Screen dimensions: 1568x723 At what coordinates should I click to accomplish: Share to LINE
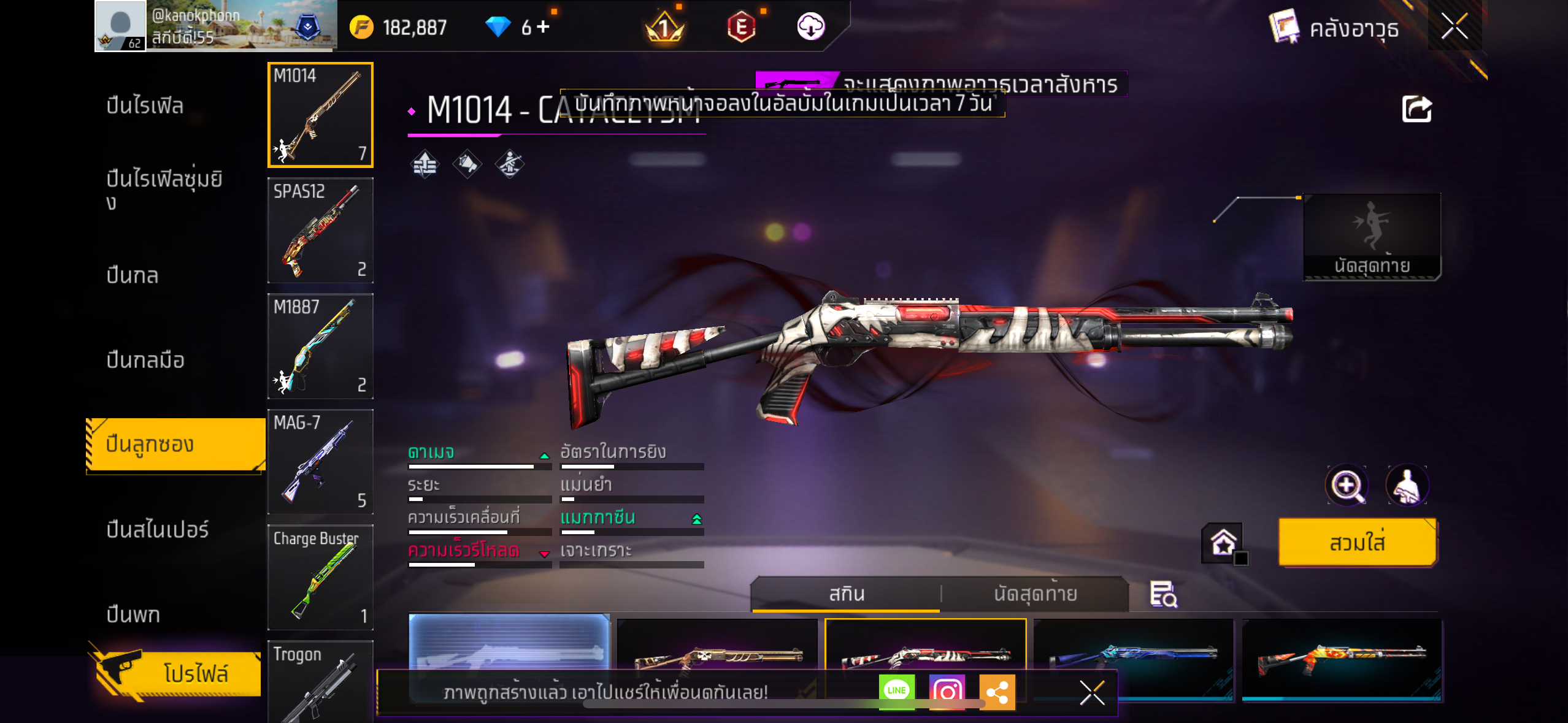point(896,691)
